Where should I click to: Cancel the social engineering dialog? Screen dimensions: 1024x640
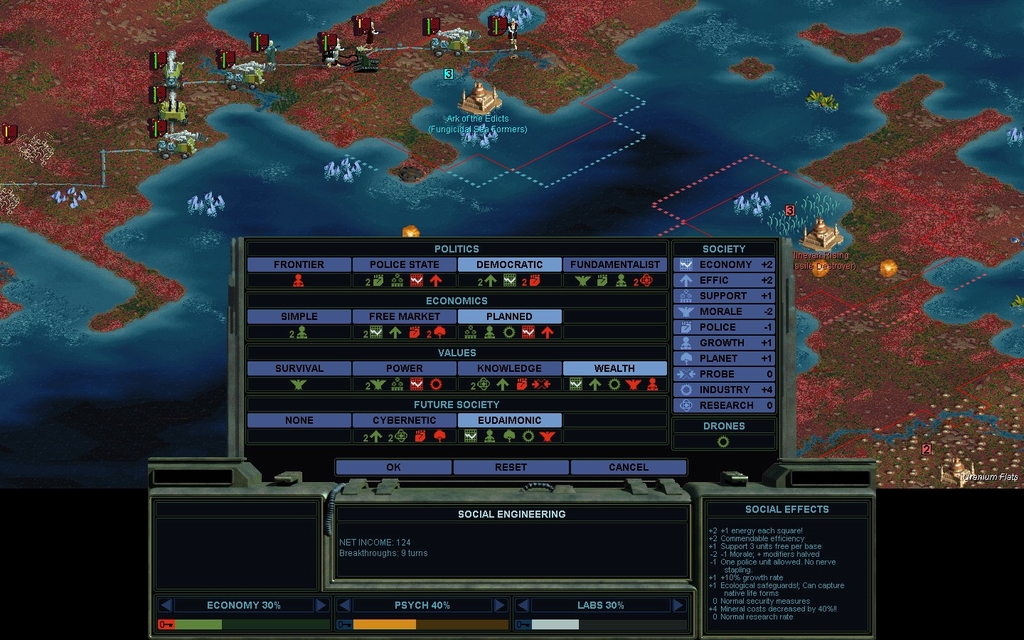pyautogui.click(x=628, y=467)
